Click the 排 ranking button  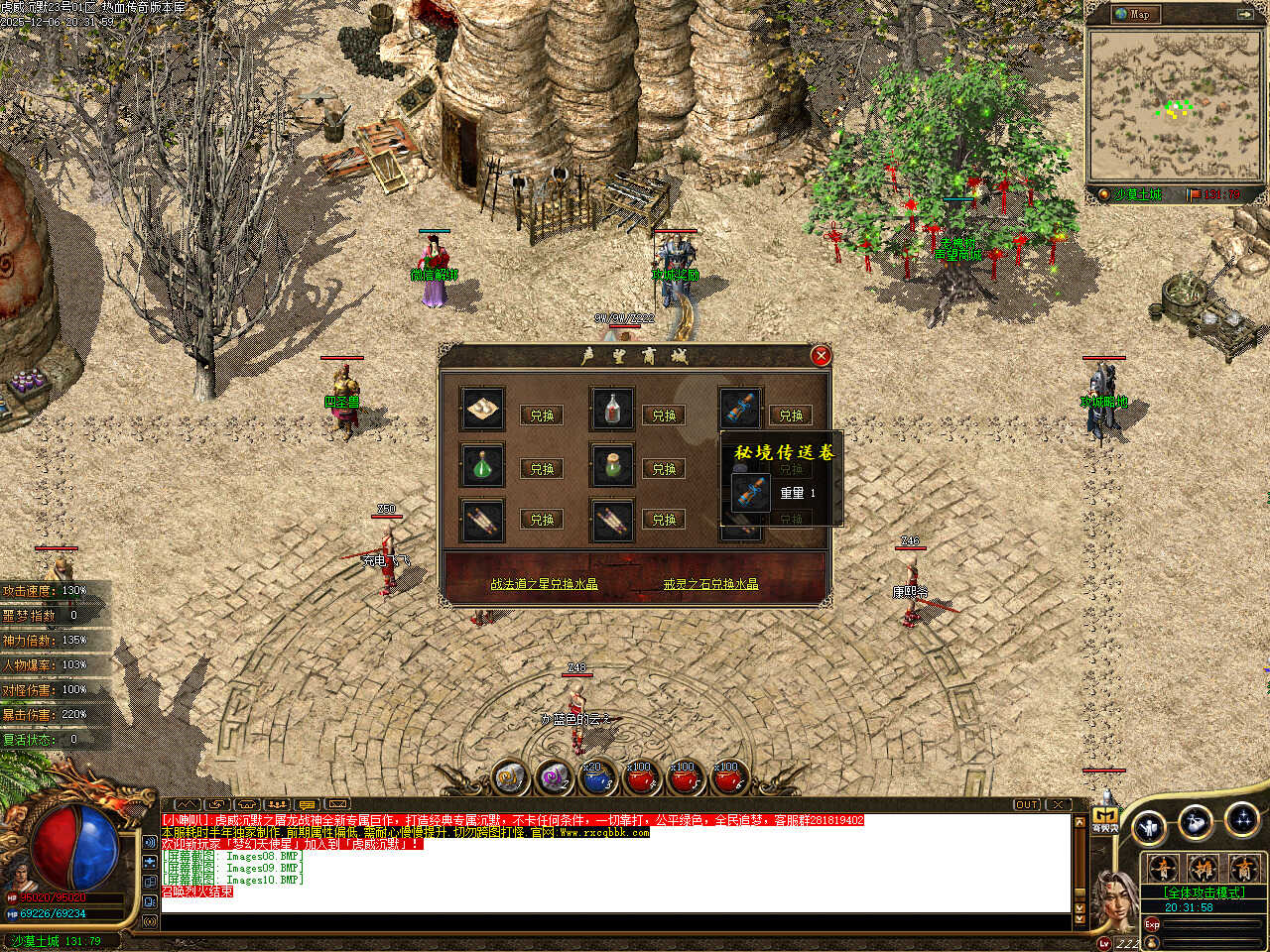tap(1203, 869)
